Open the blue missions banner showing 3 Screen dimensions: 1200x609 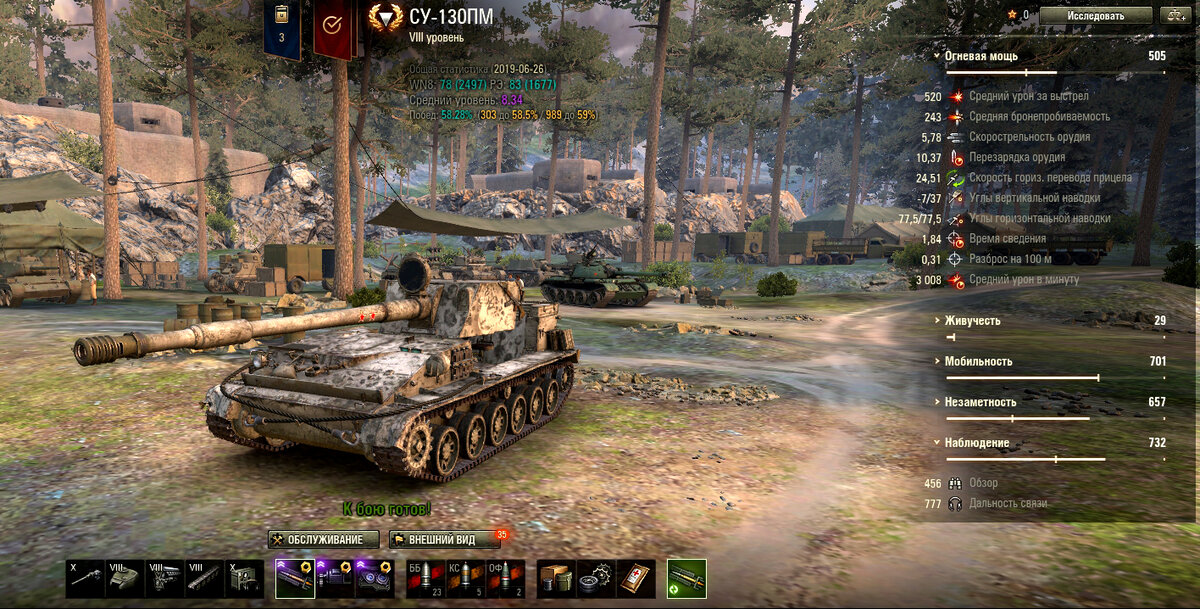282,28
